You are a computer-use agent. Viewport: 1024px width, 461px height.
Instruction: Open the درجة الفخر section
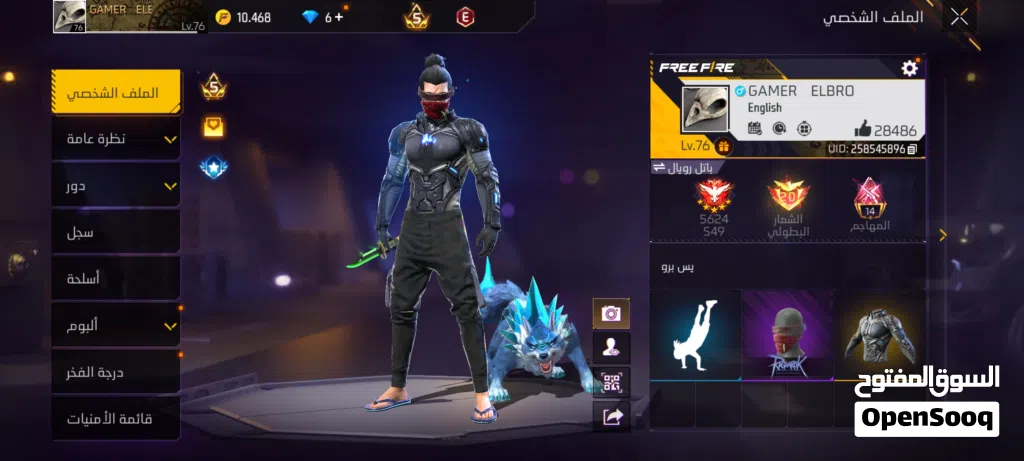pos(116,372)
